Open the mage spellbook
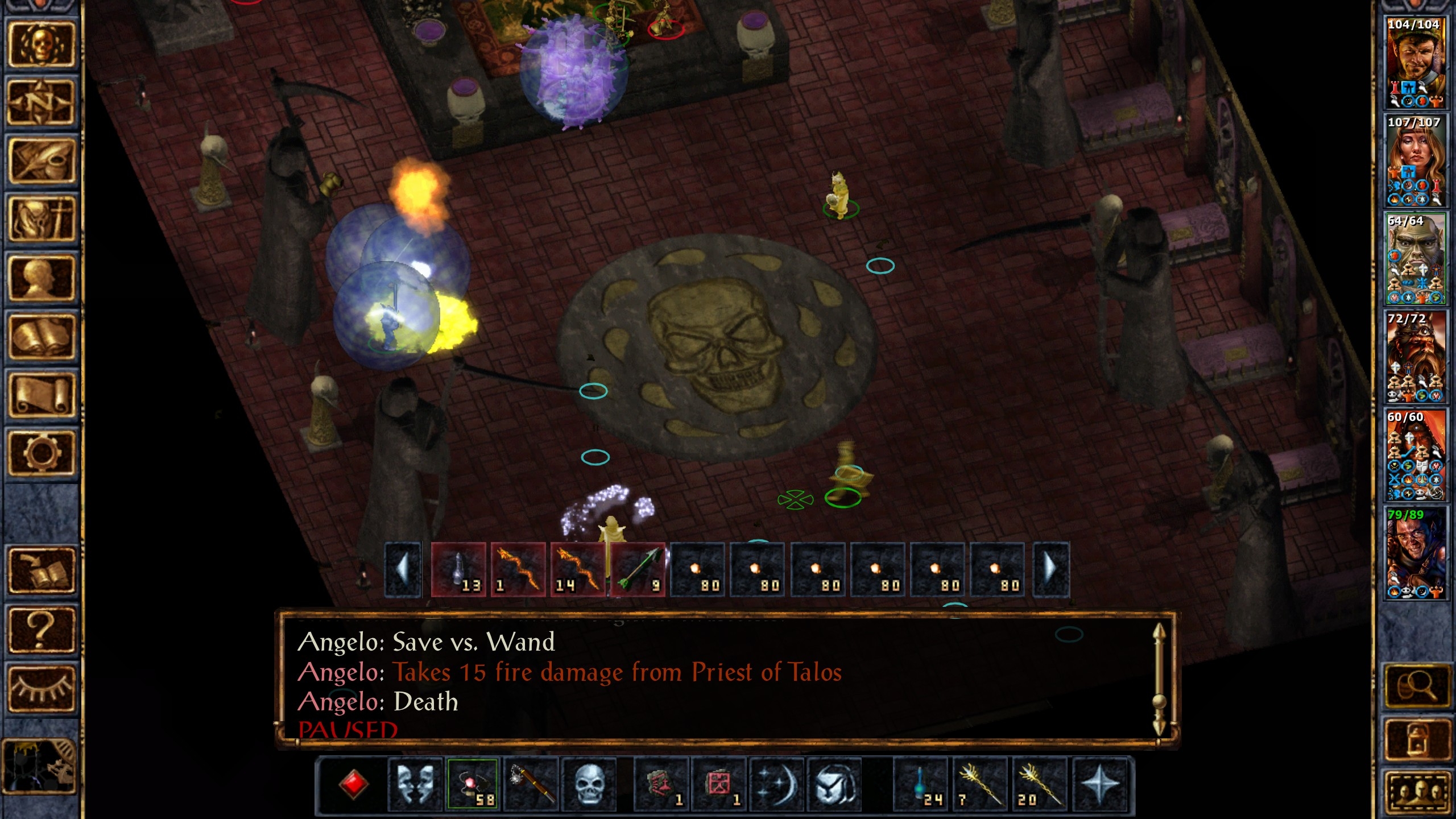 click(40, 337)
